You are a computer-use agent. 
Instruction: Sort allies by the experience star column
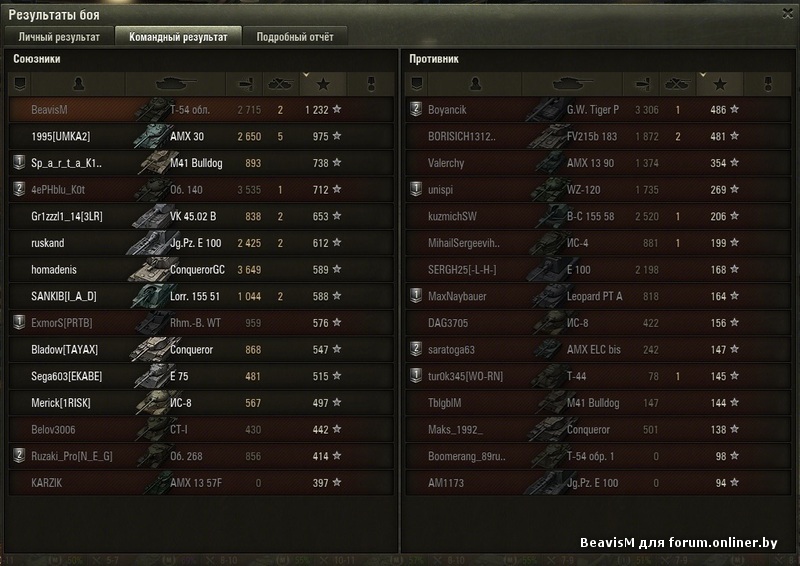tap(323, 83)
